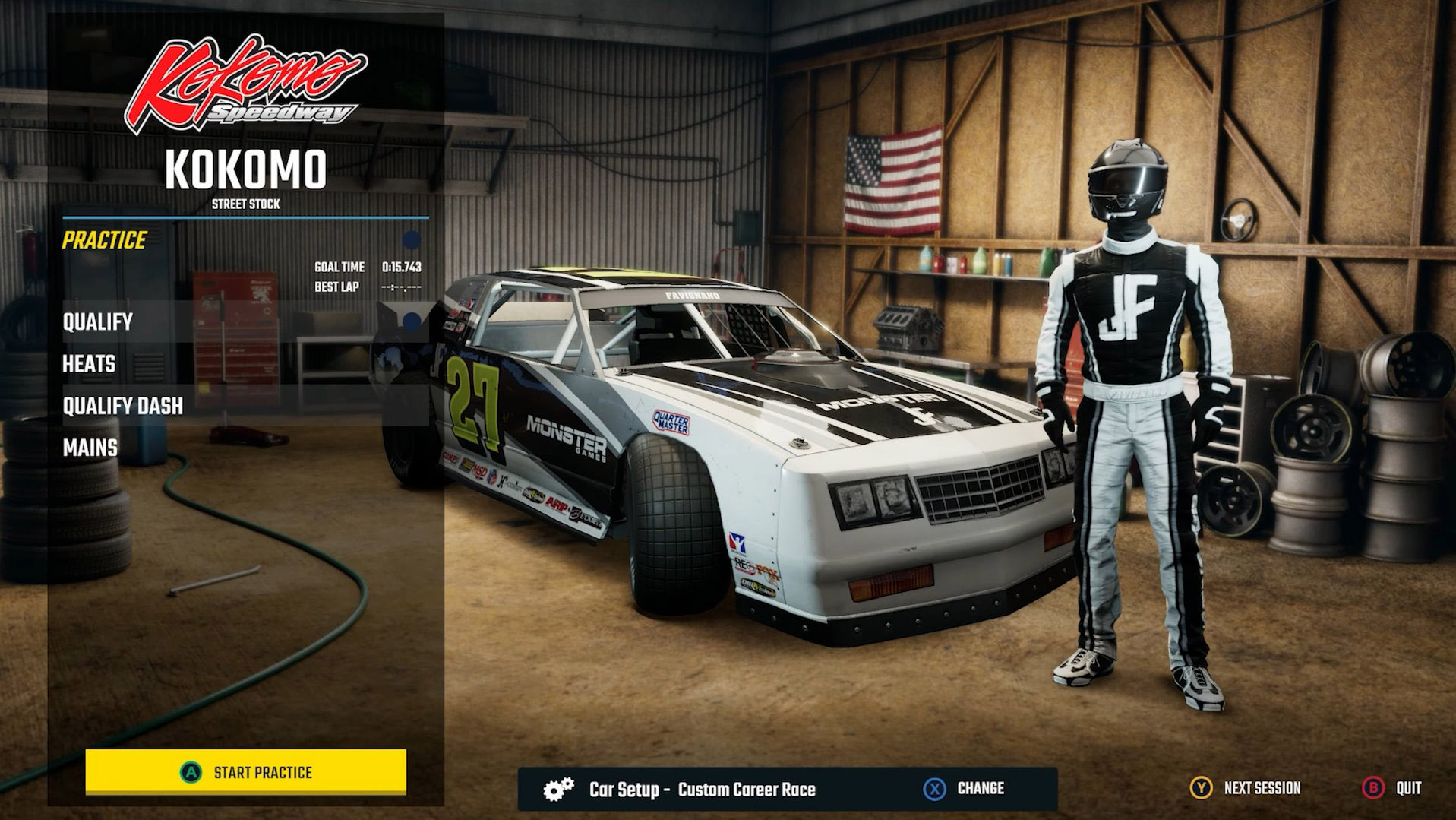This screenshot has width=1456, height=820.
Task: Click the Goal Time value 0:15.743
Action: 403,268
